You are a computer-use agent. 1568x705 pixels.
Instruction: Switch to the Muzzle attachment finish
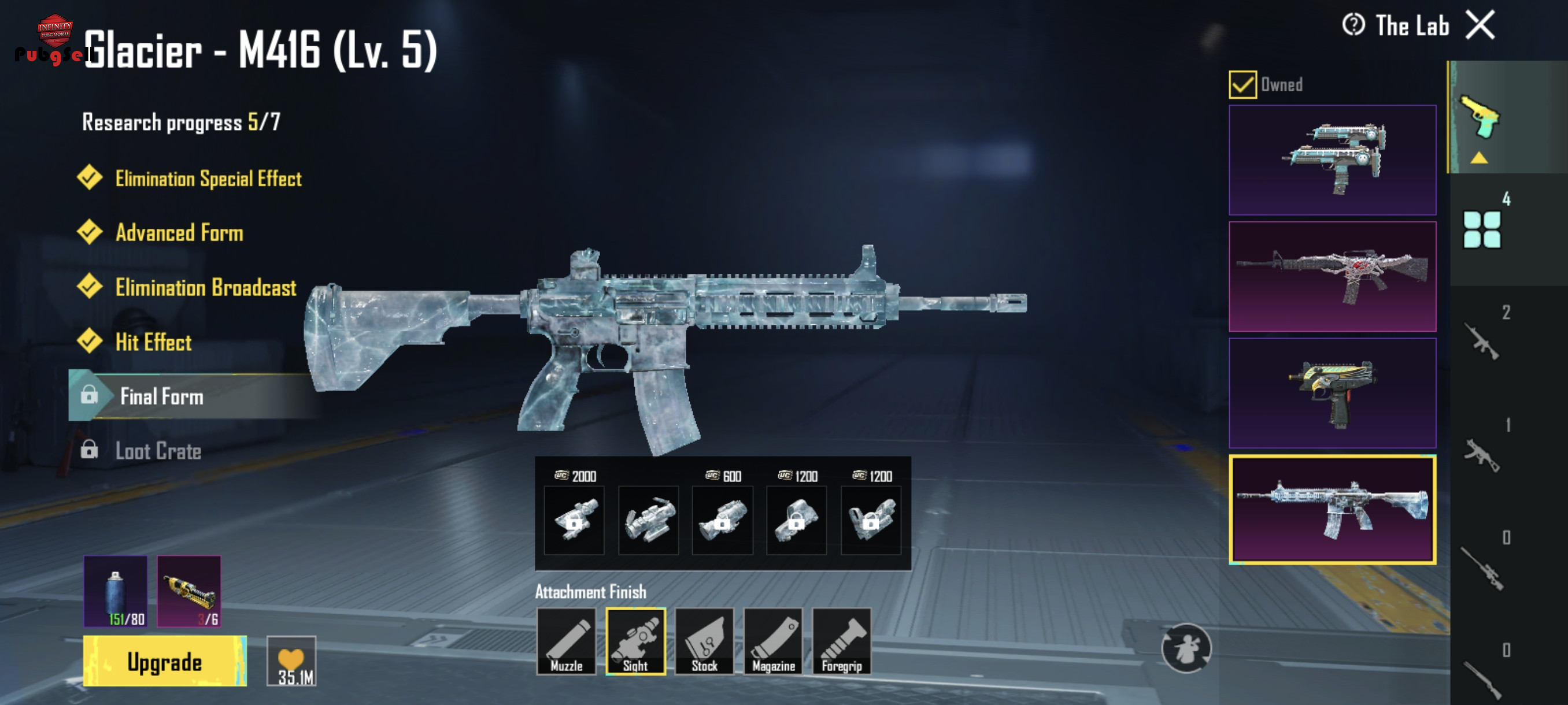tap(566, 641)
